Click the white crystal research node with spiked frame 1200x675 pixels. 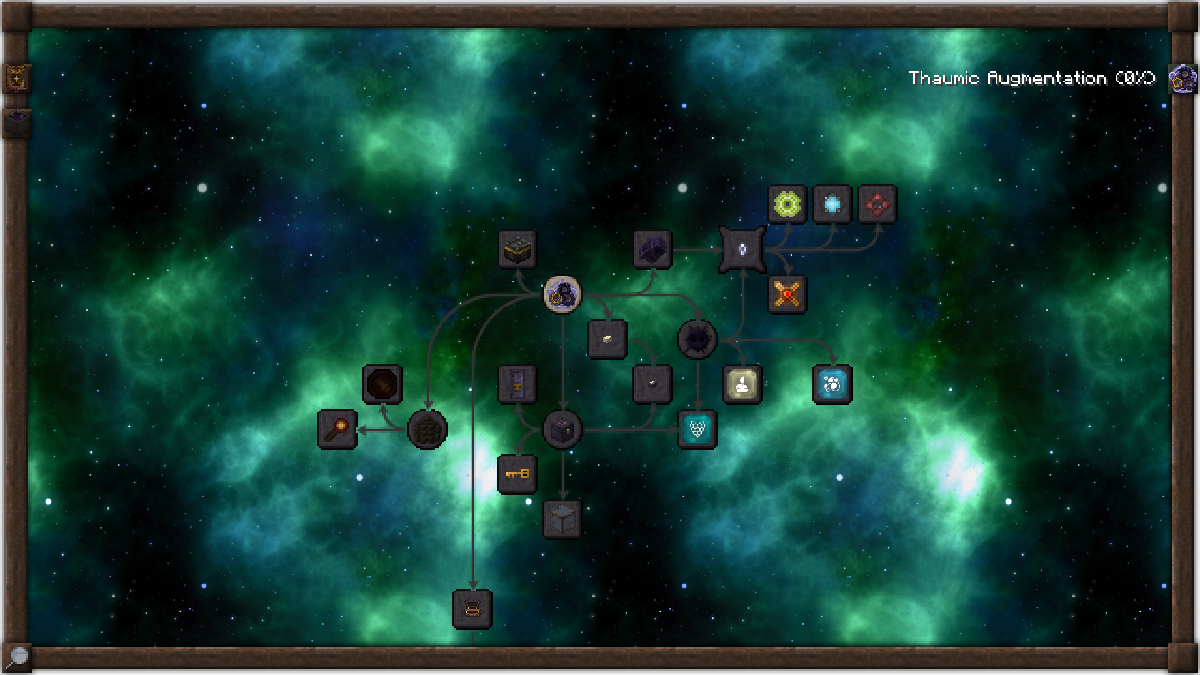(742, 248)
